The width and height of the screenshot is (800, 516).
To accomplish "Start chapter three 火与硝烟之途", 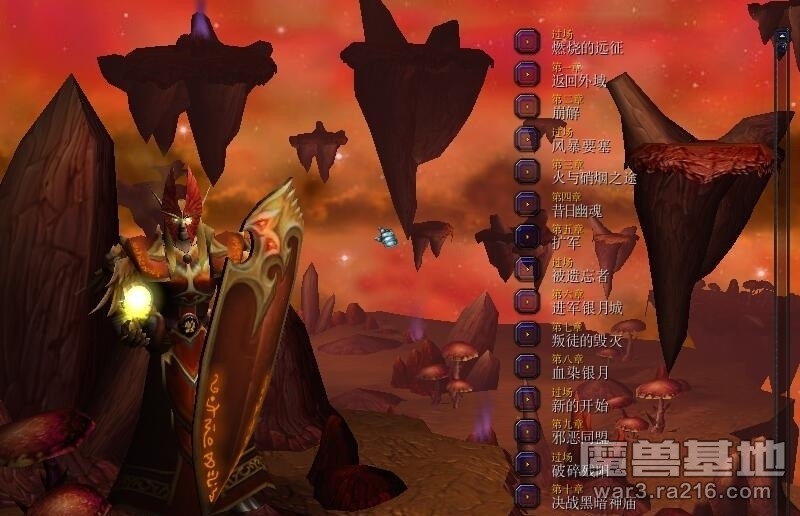I will pos(527,171).
